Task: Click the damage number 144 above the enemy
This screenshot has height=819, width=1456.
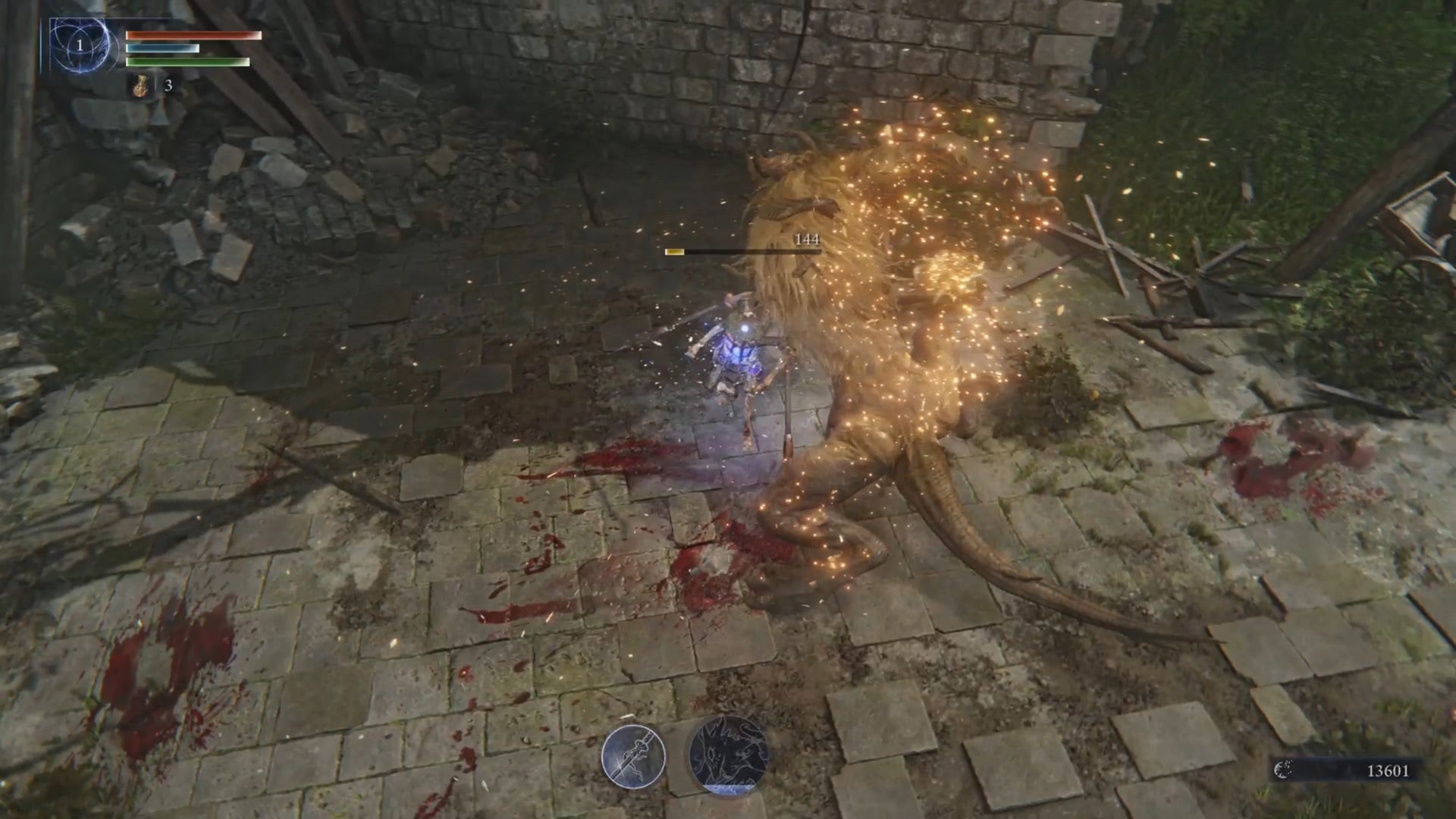Action: (808, 241)
